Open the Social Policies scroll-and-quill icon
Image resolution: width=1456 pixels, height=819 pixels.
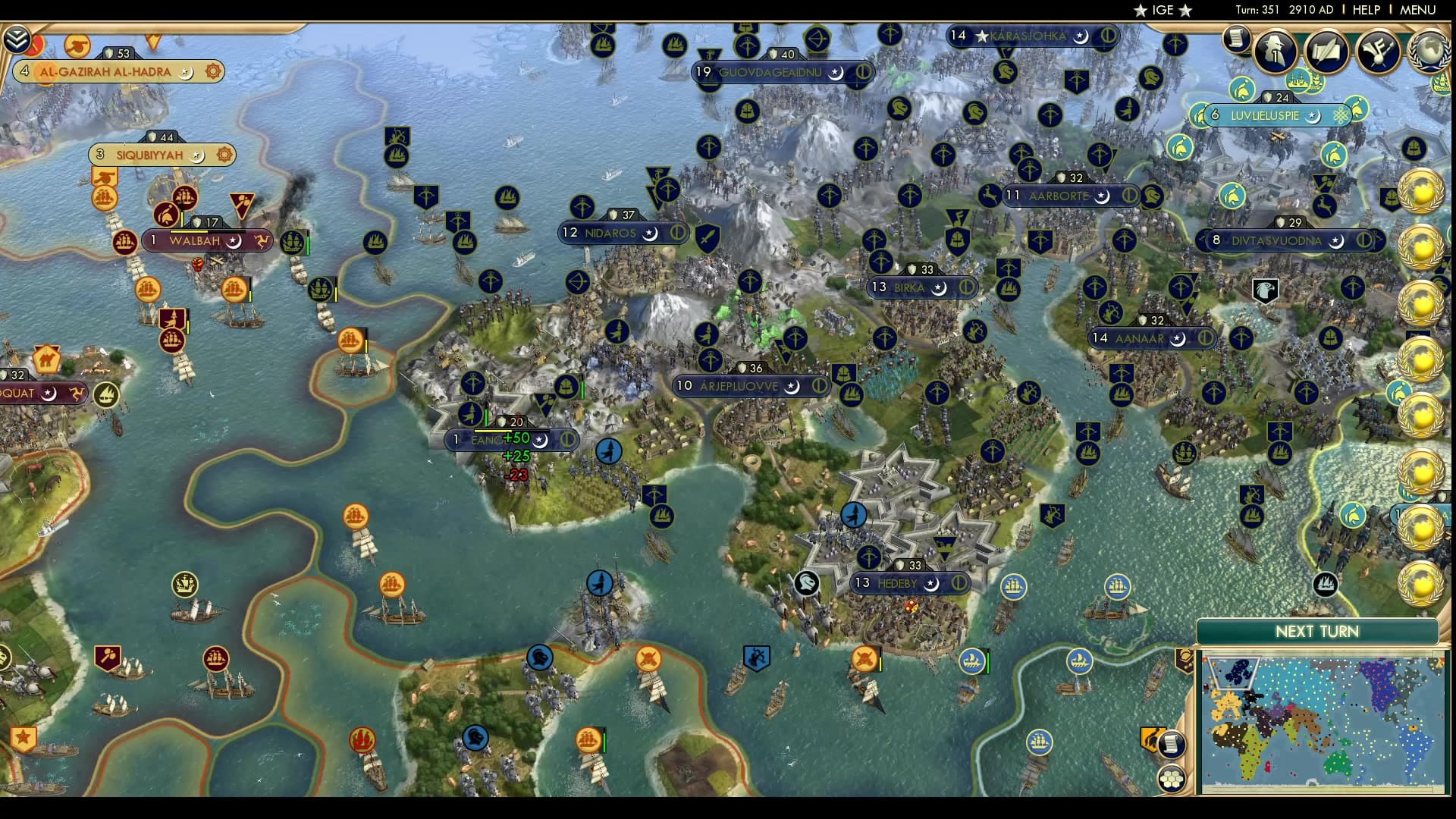tap(1329, 52)
